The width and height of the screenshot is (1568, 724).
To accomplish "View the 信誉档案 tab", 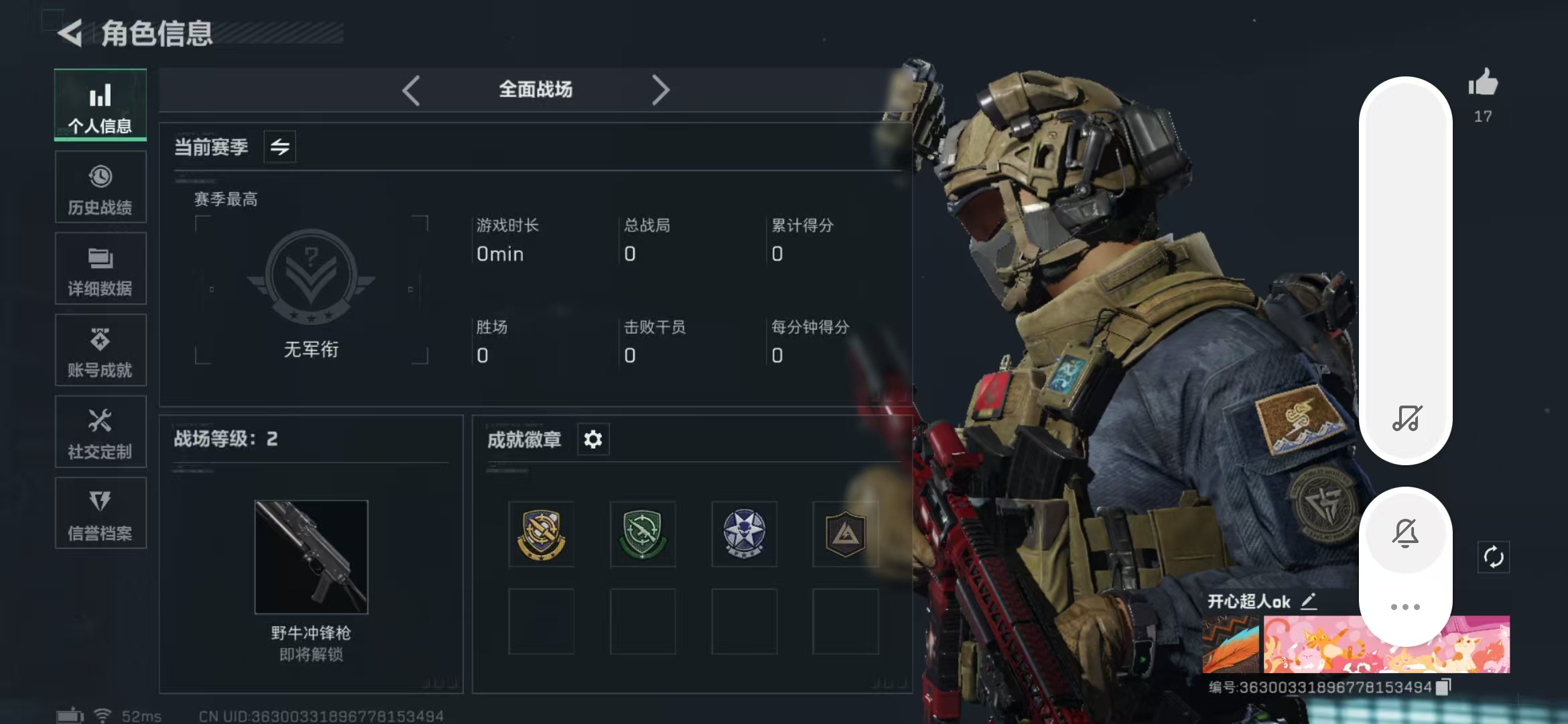I will tap(101, 514).
